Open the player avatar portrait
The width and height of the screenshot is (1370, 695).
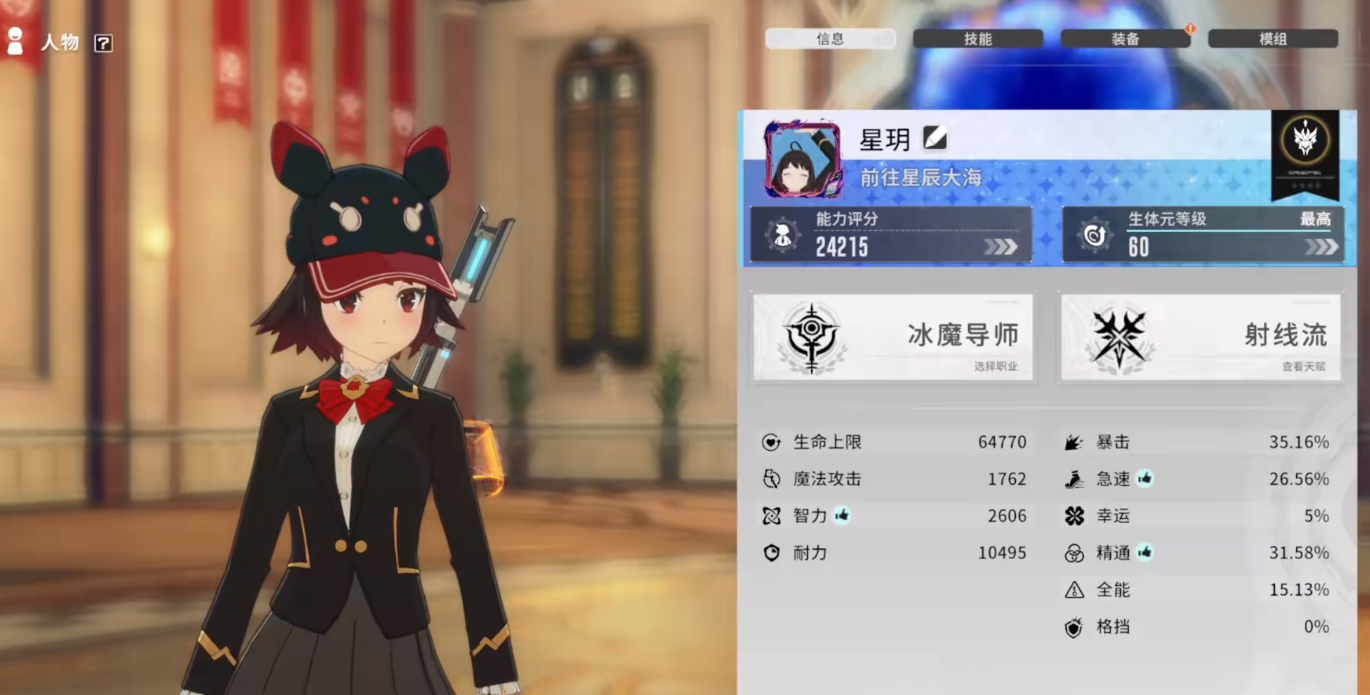click(802, 159)
